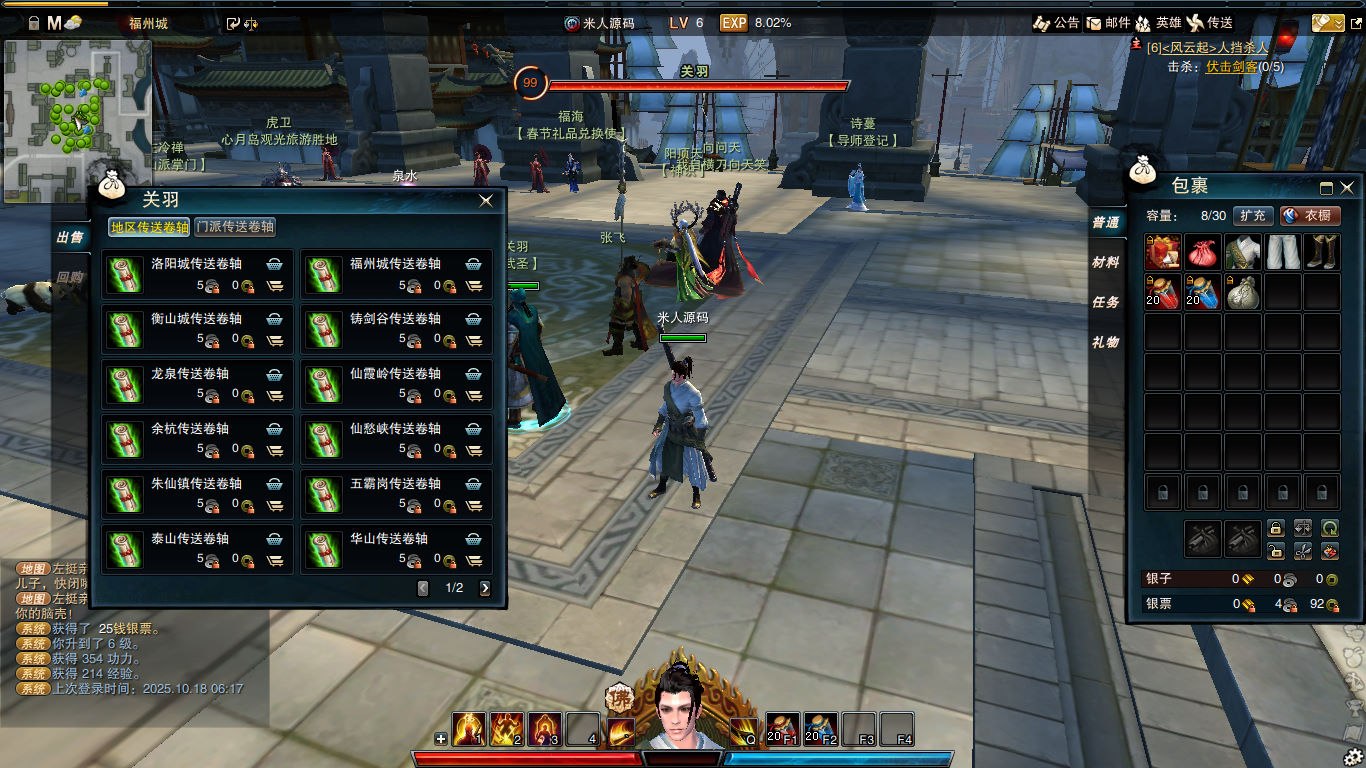Switch to the 材料 bag tab
The image size is (1366, 768).
coord(1105,262)
